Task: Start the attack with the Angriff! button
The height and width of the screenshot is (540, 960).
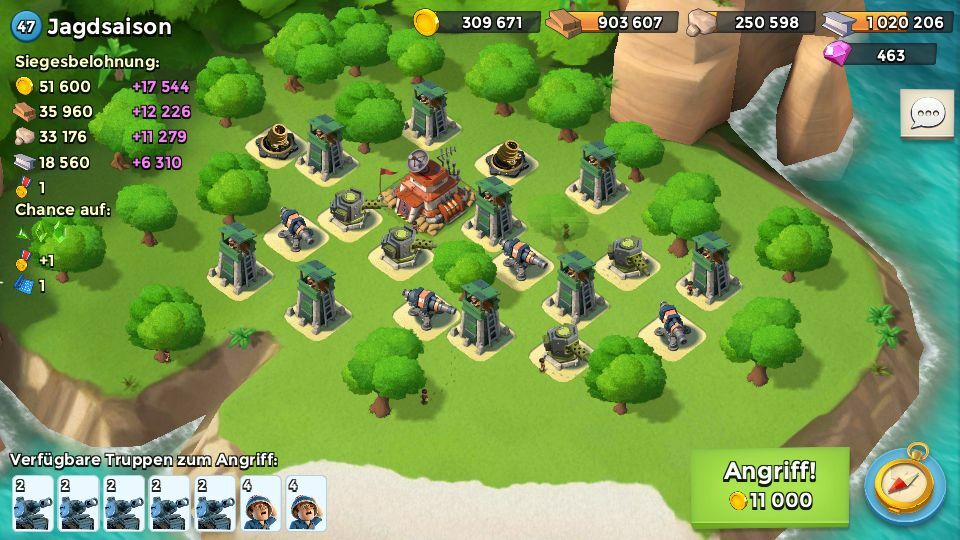Action: tap(769, 485)
